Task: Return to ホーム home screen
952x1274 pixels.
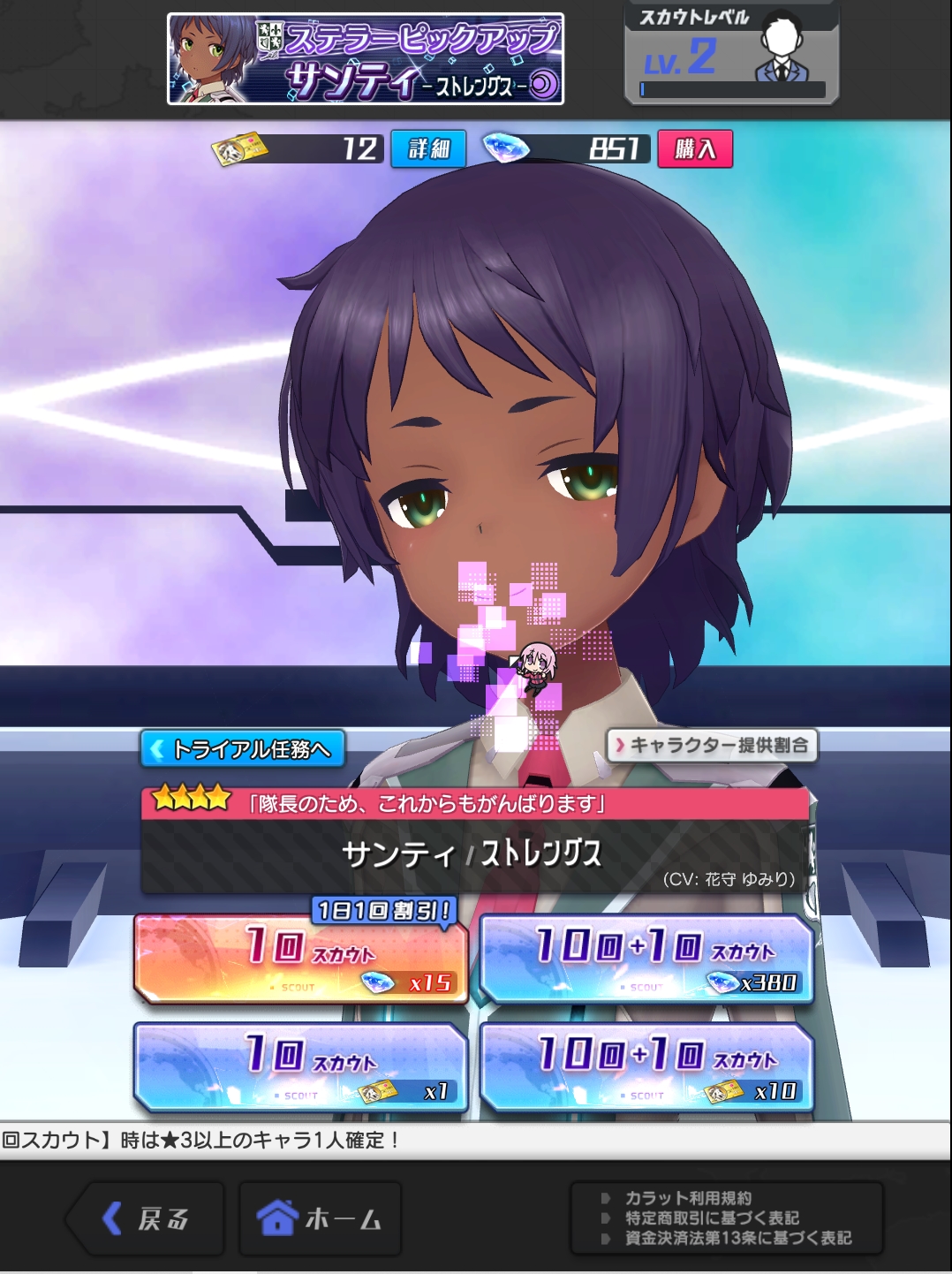Action: [x=320, y=1219]
